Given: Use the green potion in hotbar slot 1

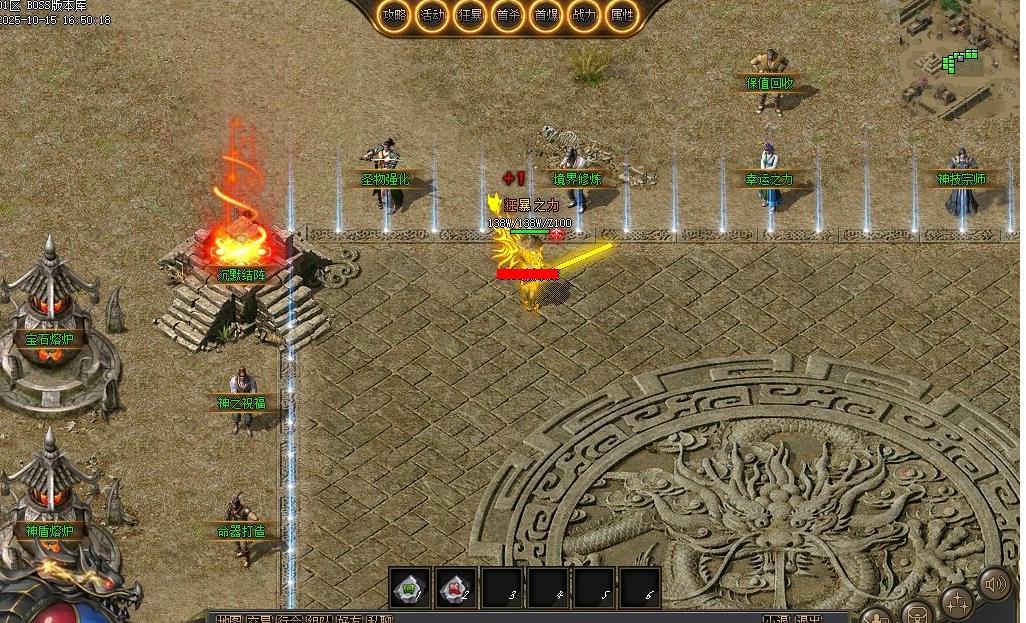Looking at the screenshot, I should [x=410, y=588].
